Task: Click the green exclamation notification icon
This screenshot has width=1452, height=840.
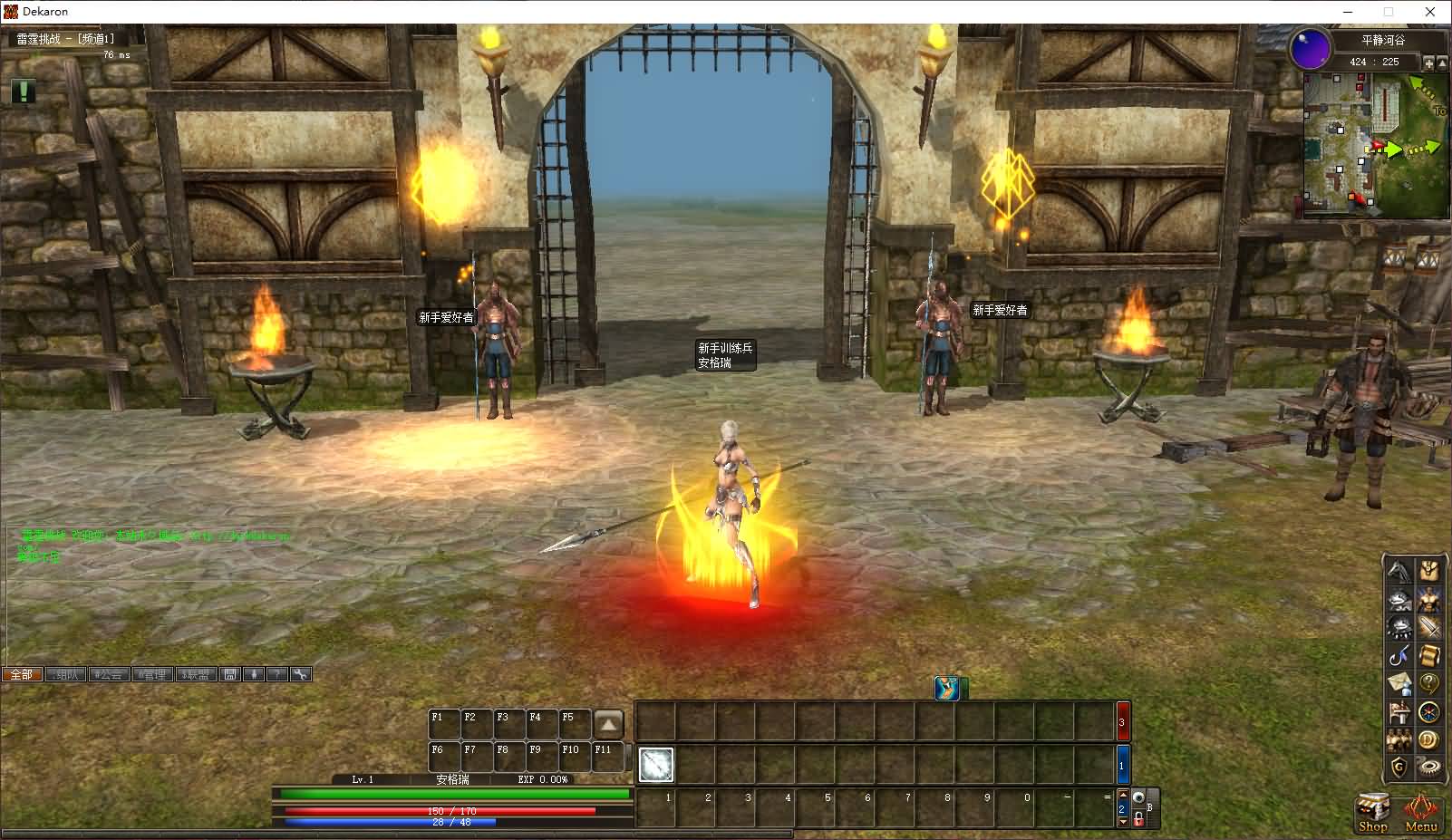Action: click(24, 91)
